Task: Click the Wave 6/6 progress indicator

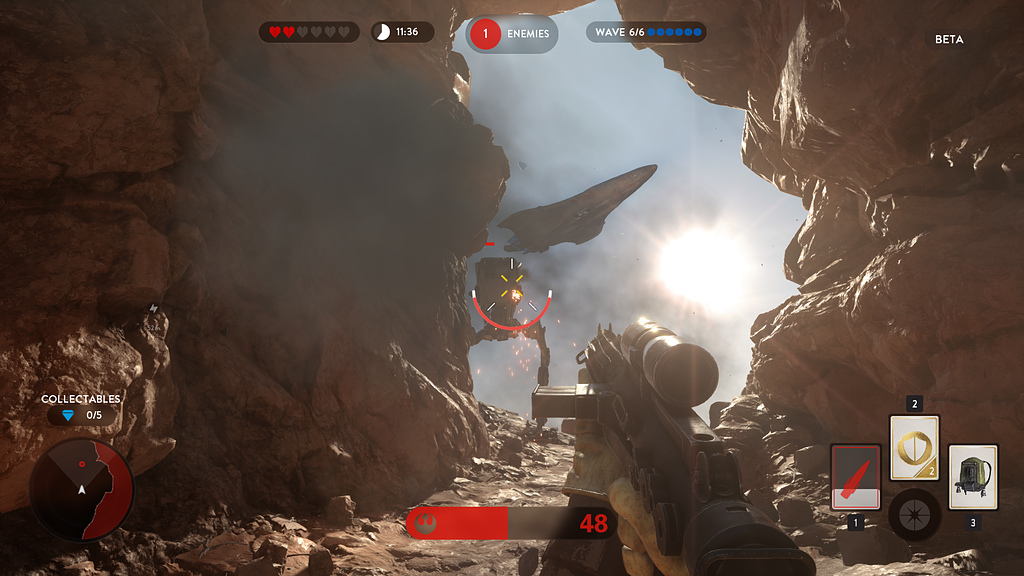Action: tap(646, 32)
